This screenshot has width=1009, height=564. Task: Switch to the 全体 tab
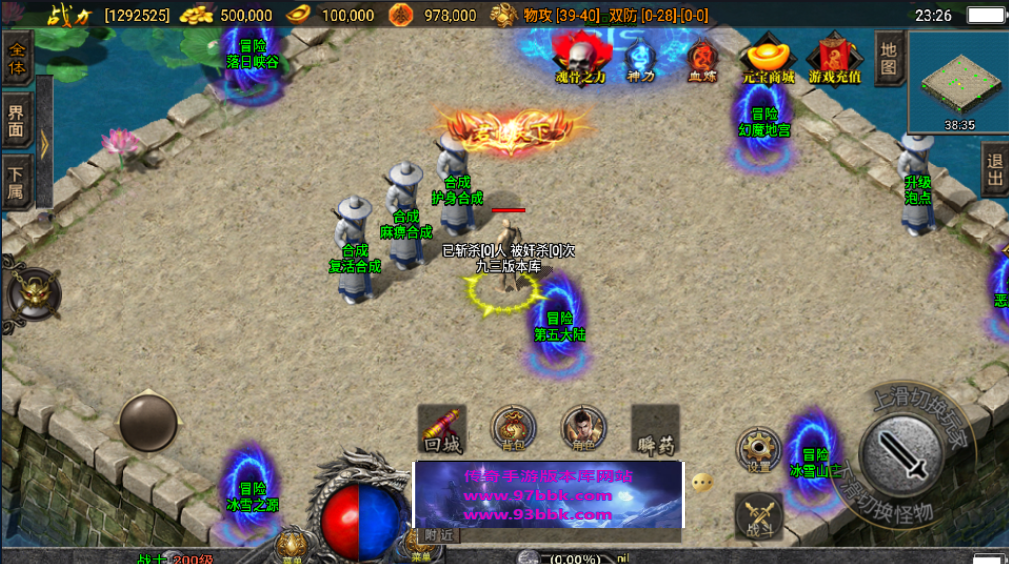point(17,58)
